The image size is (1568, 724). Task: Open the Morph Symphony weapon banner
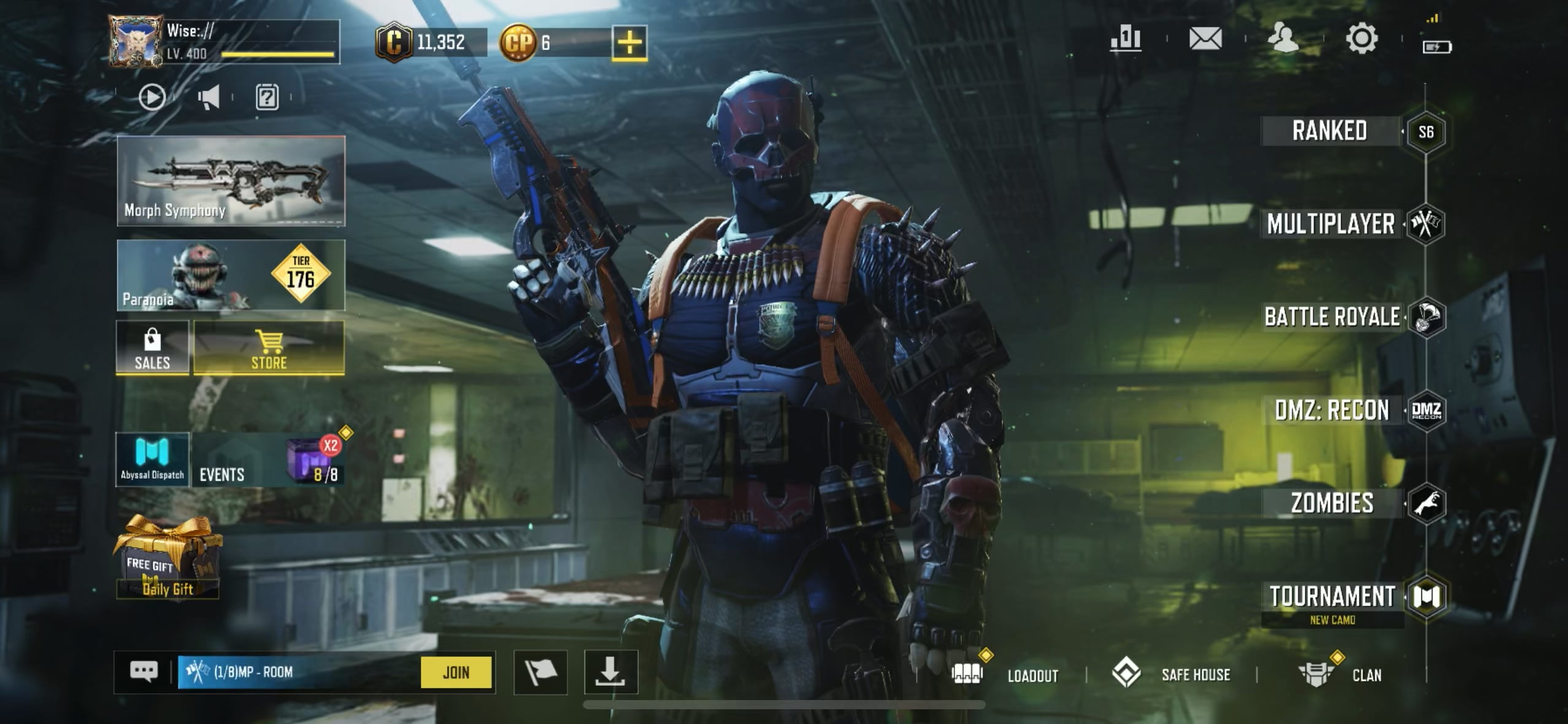(231, 181)
